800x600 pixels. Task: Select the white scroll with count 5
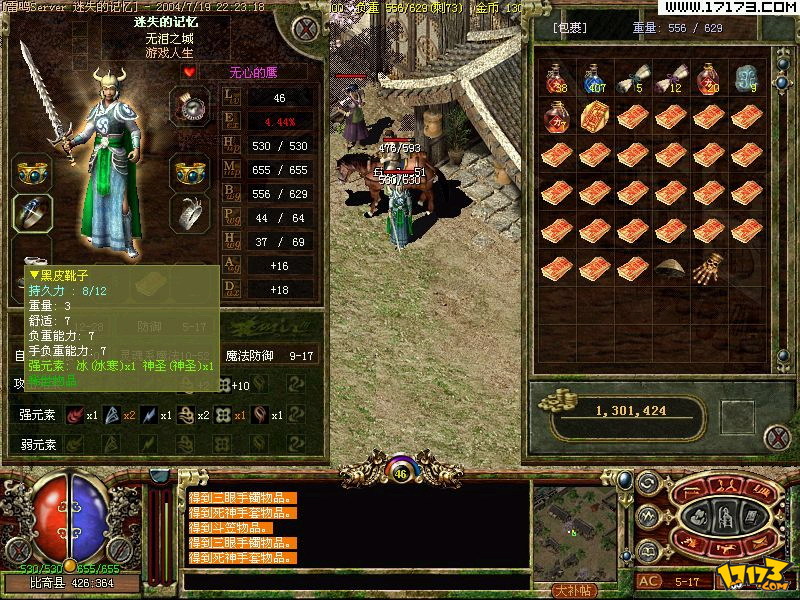(632, 79)
